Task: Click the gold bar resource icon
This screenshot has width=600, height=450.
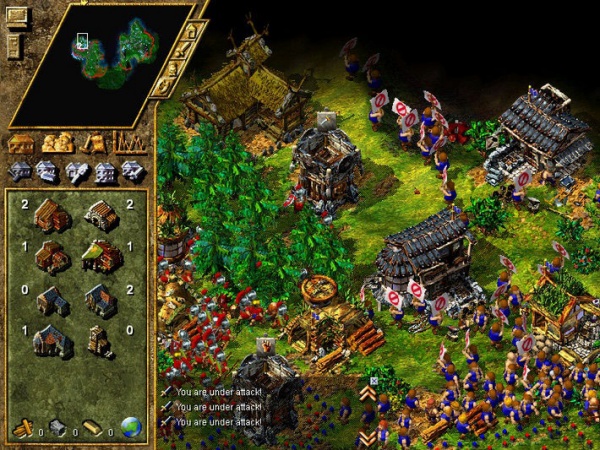Action: (x=93, y=428)
